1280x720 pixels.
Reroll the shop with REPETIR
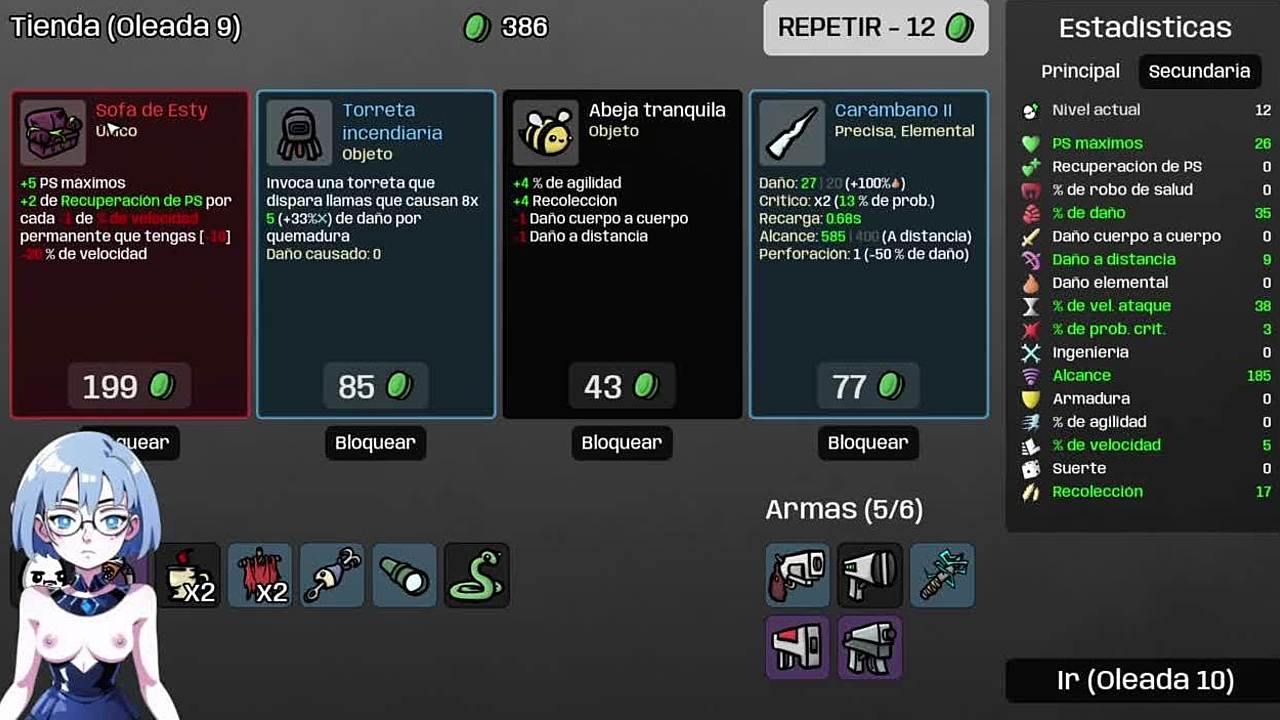pos(875,28)
